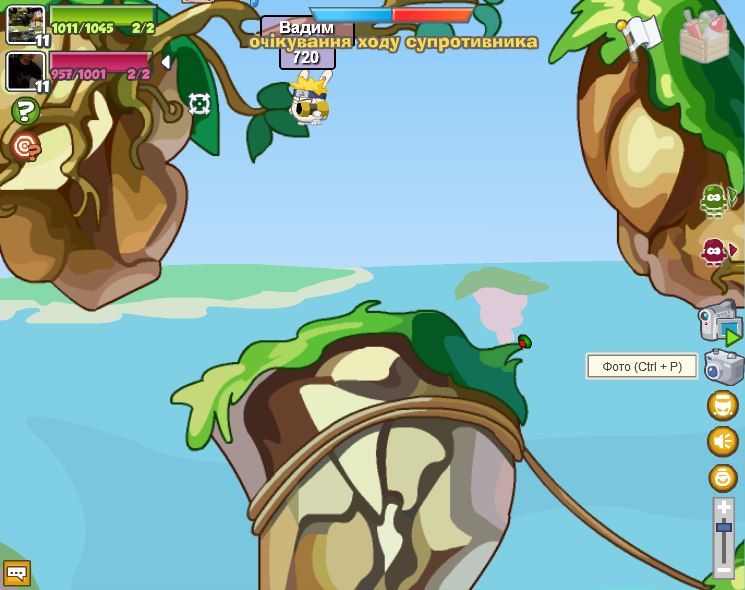Click the pink team player avatar
The height and width of the screenshot is (590, 745).
[x=25, y=71]
